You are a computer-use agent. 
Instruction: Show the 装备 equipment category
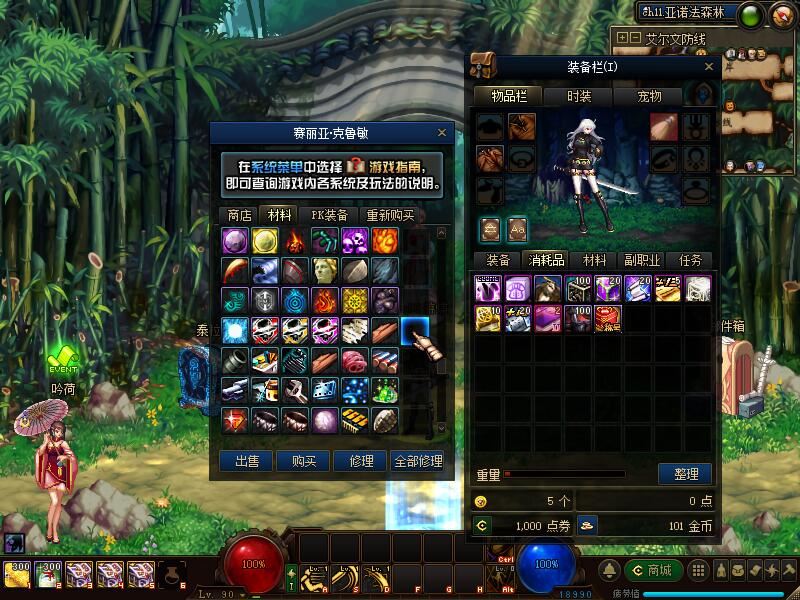[498, 260]
